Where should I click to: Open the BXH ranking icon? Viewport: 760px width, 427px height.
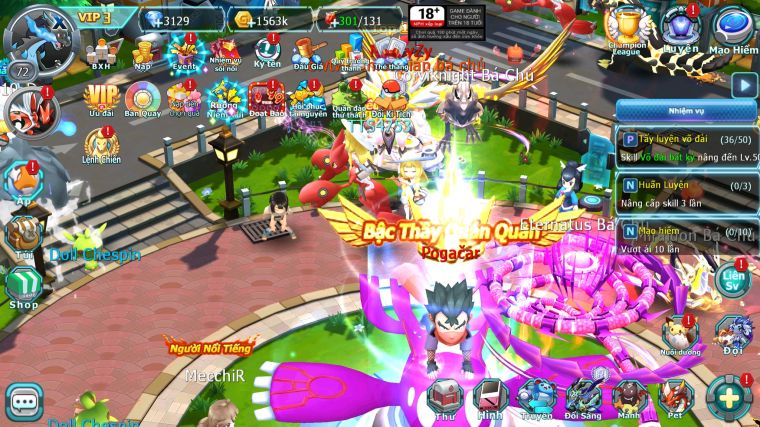101,50
